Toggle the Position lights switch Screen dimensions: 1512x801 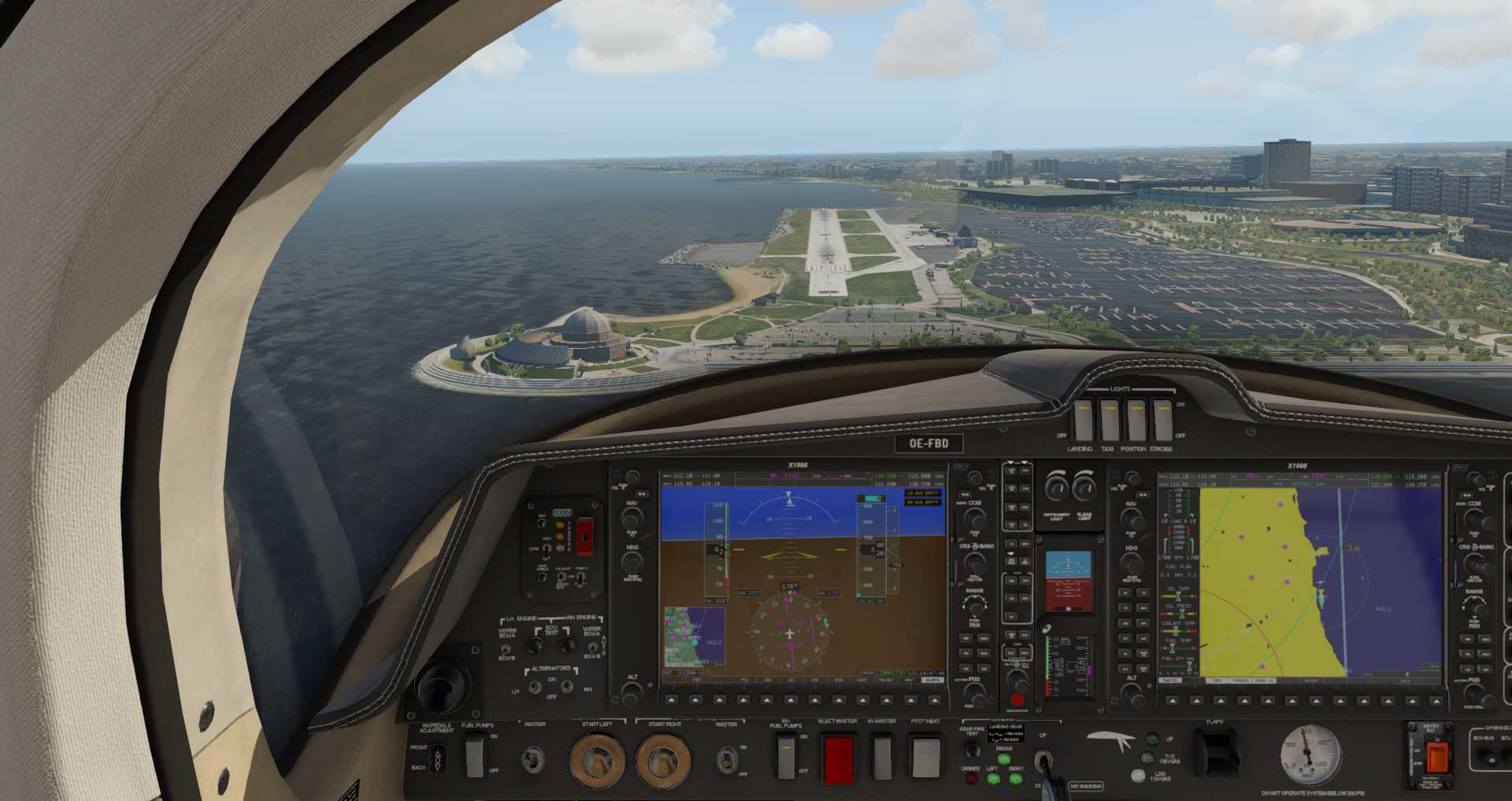[x=1135, y=419]
